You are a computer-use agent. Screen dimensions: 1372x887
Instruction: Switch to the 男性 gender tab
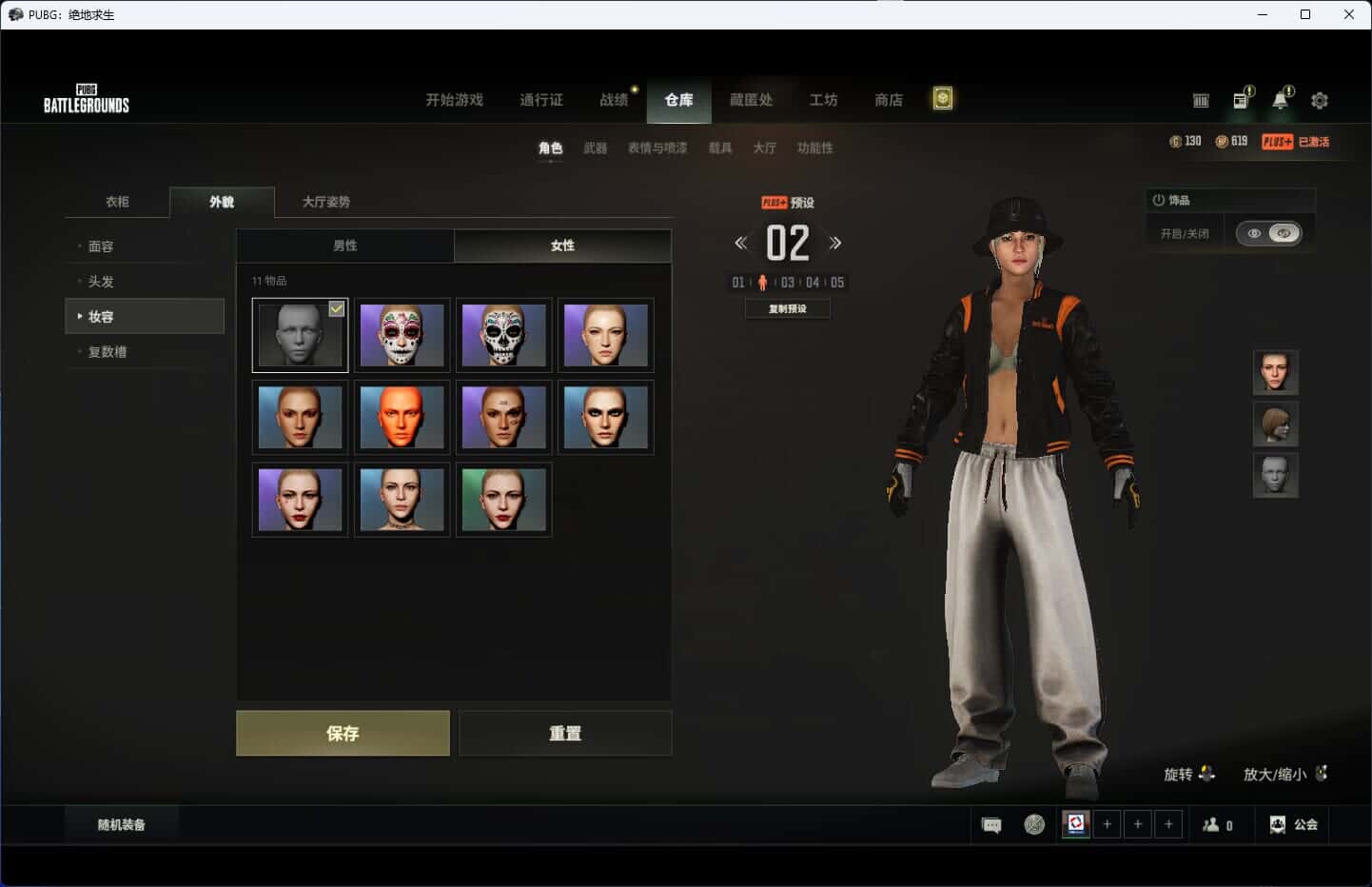pos(344,246)
